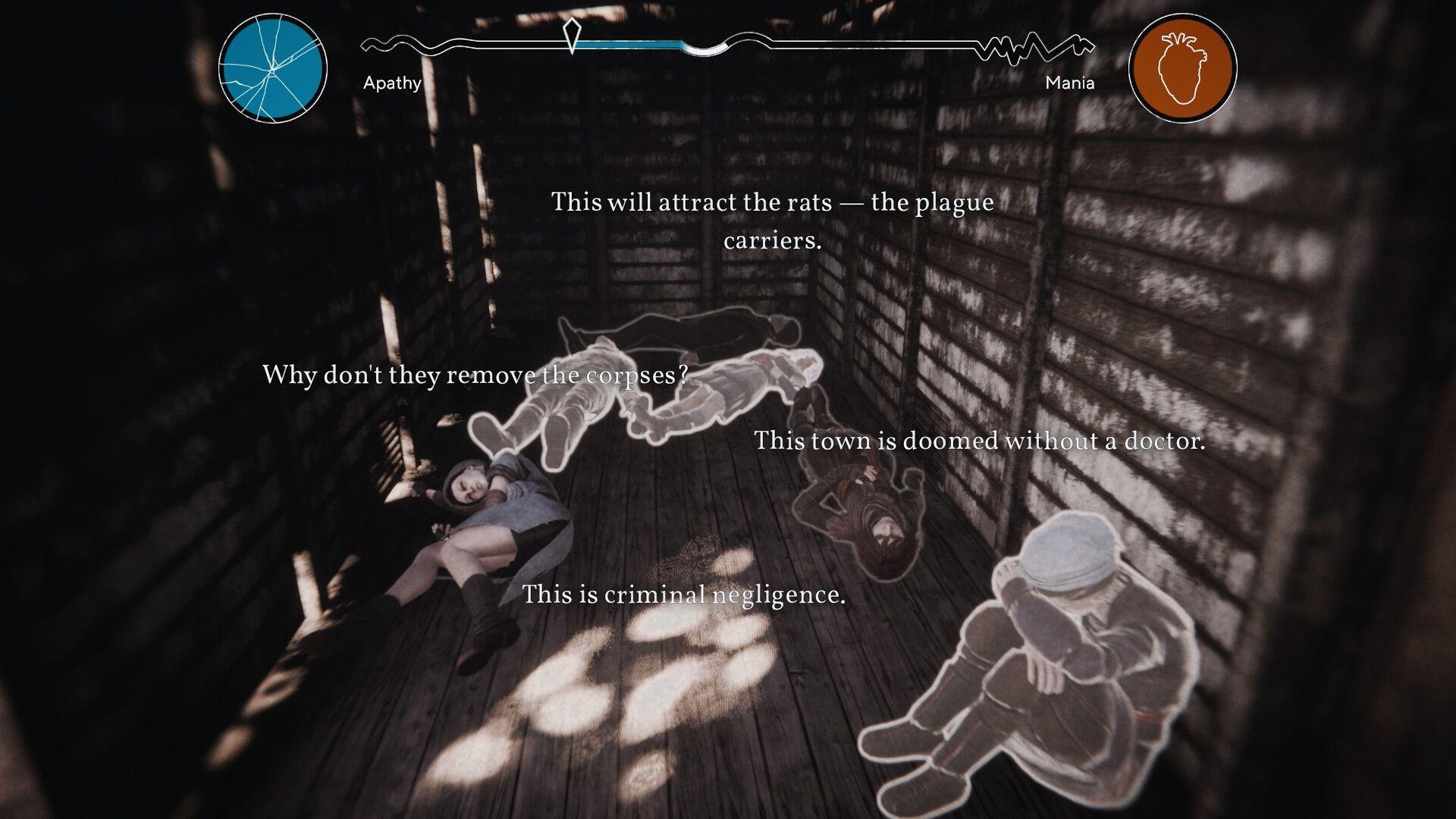Click the jagged waveform beside Mania
This screenshot has height=819, width=1456.
pos(1031,47)
